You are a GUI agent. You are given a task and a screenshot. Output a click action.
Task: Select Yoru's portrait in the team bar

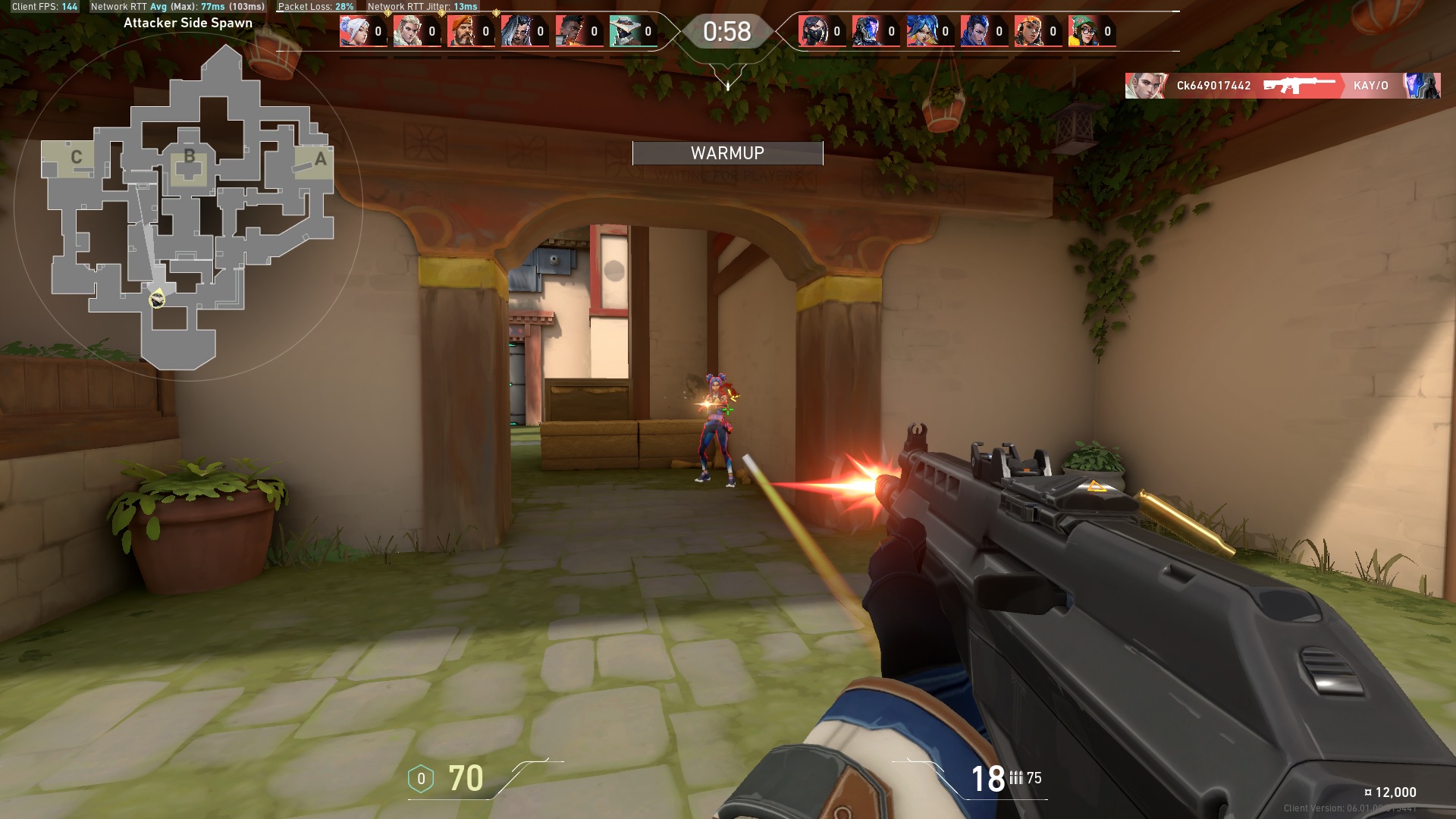[975, 32]
